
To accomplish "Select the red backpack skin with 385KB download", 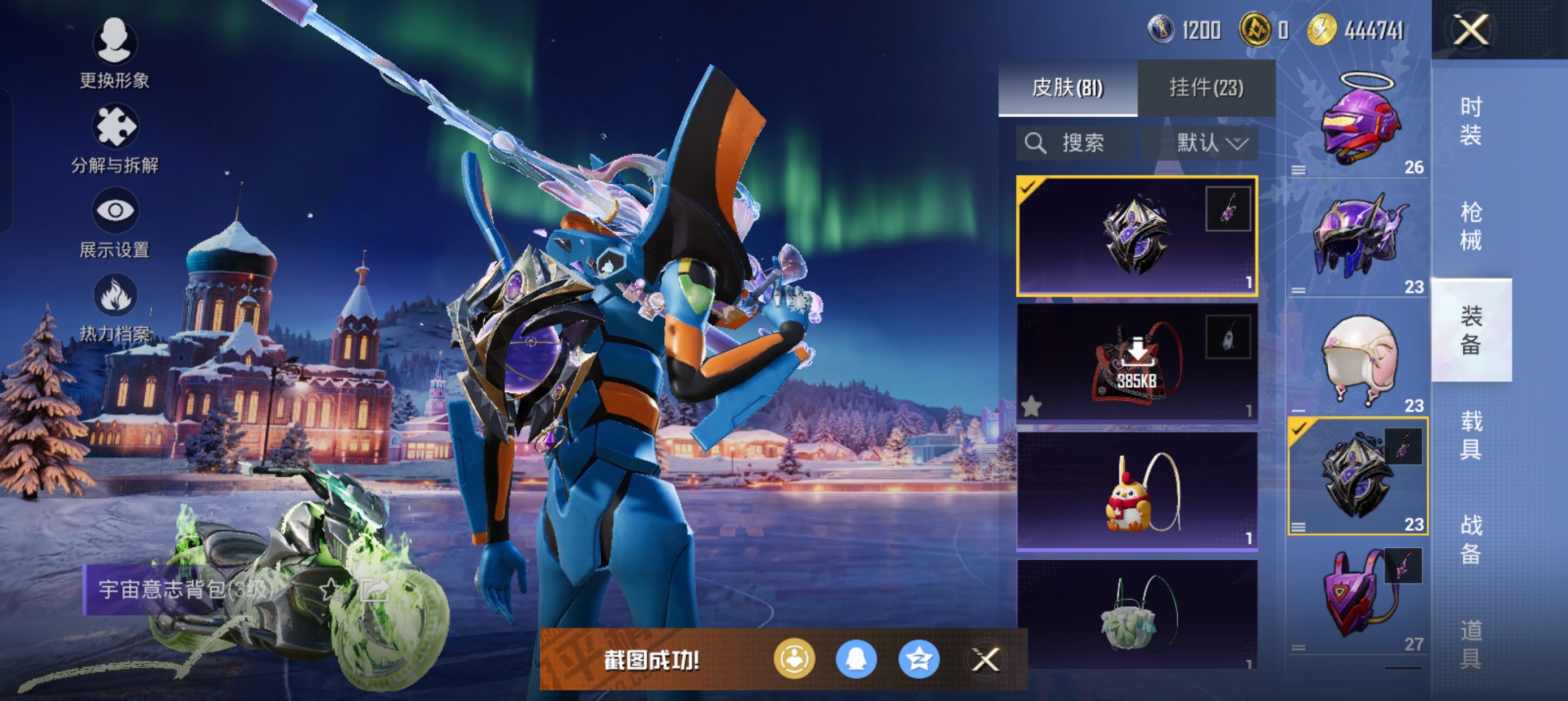I will [x=1137, y=363].
